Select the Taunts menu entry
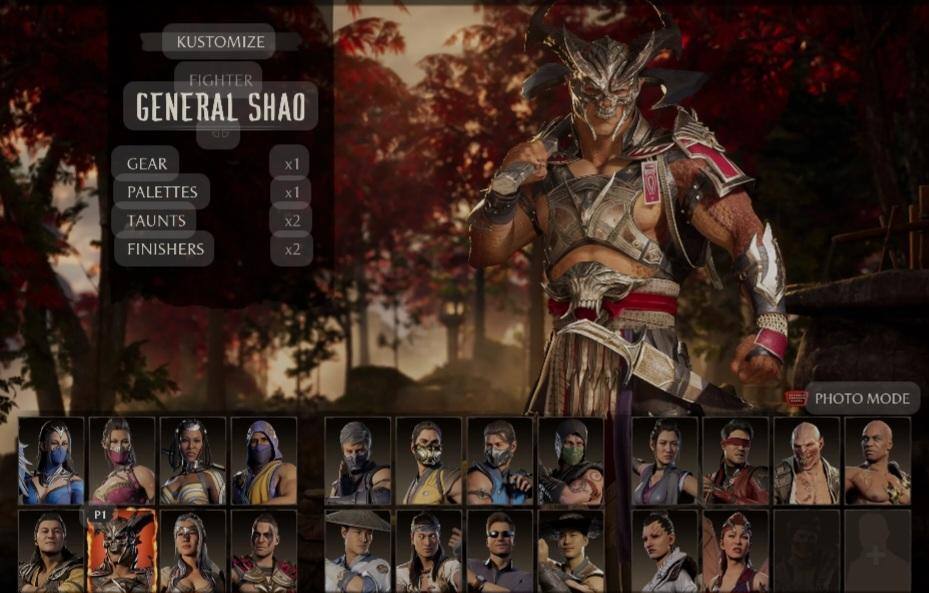Screen dimensions: 929x593 (156, 220)
